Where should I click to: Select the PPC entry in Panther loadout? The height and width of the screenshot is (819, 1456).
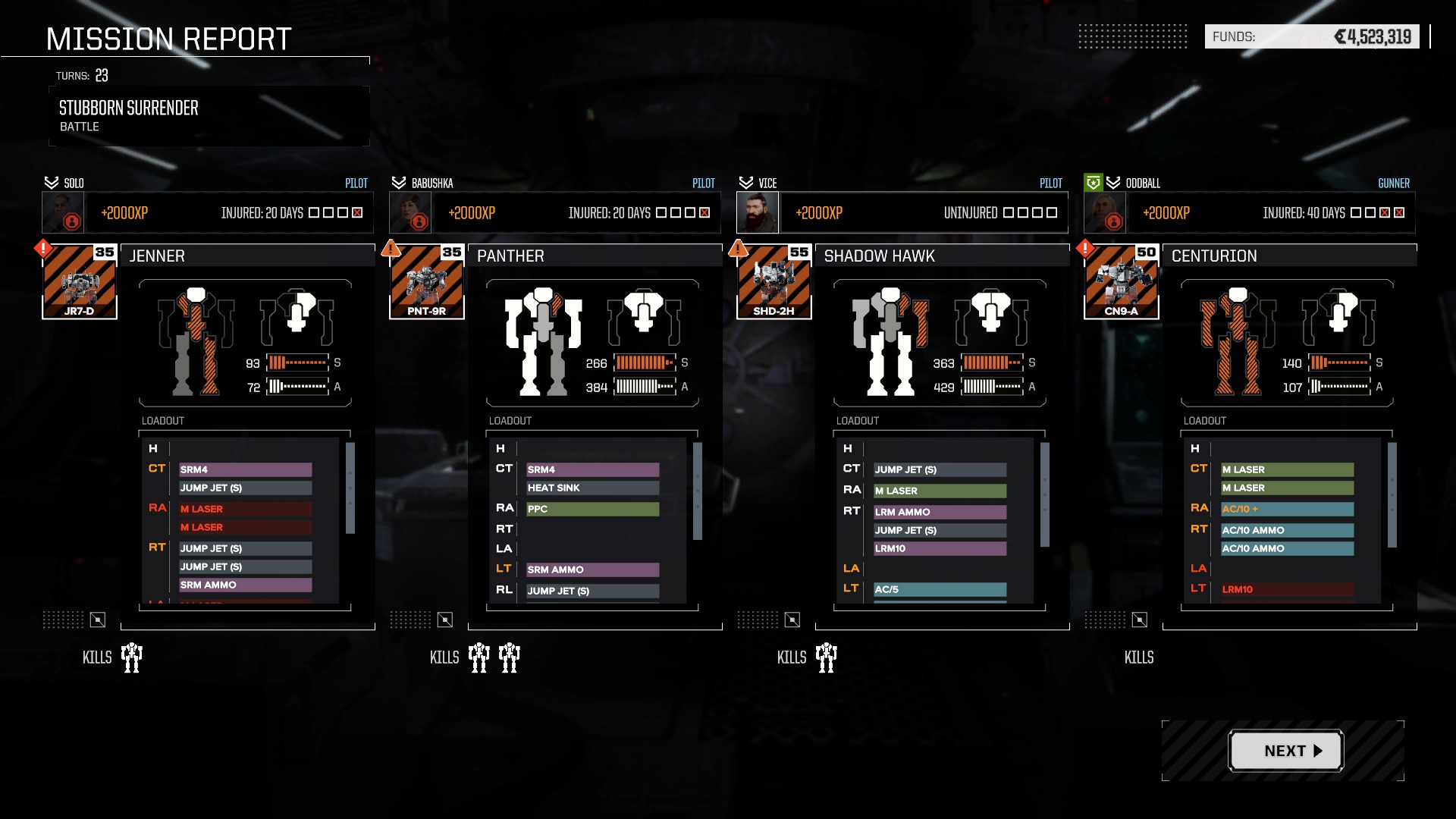593,509
